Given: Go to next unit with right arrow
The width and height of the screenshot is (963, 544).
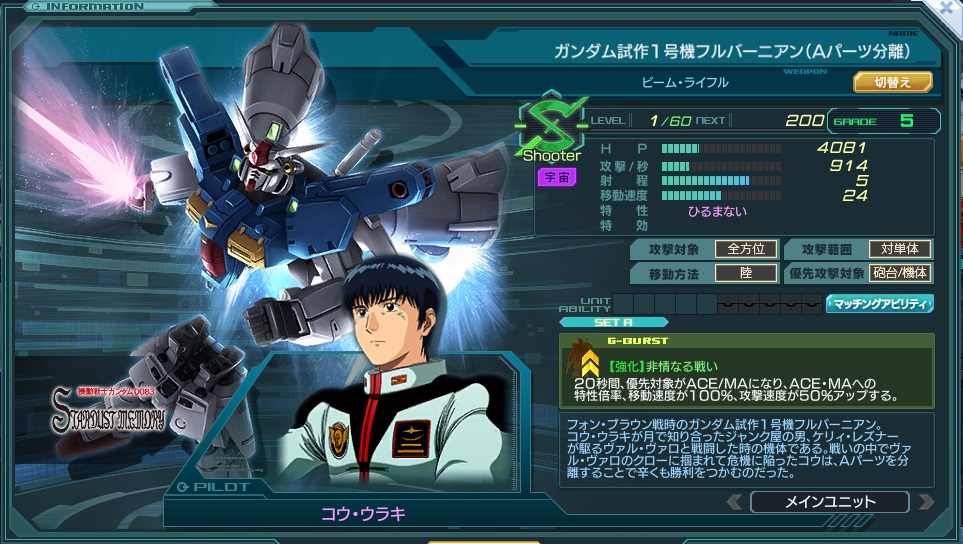Looking at the screenshot, I should (925, 502).
